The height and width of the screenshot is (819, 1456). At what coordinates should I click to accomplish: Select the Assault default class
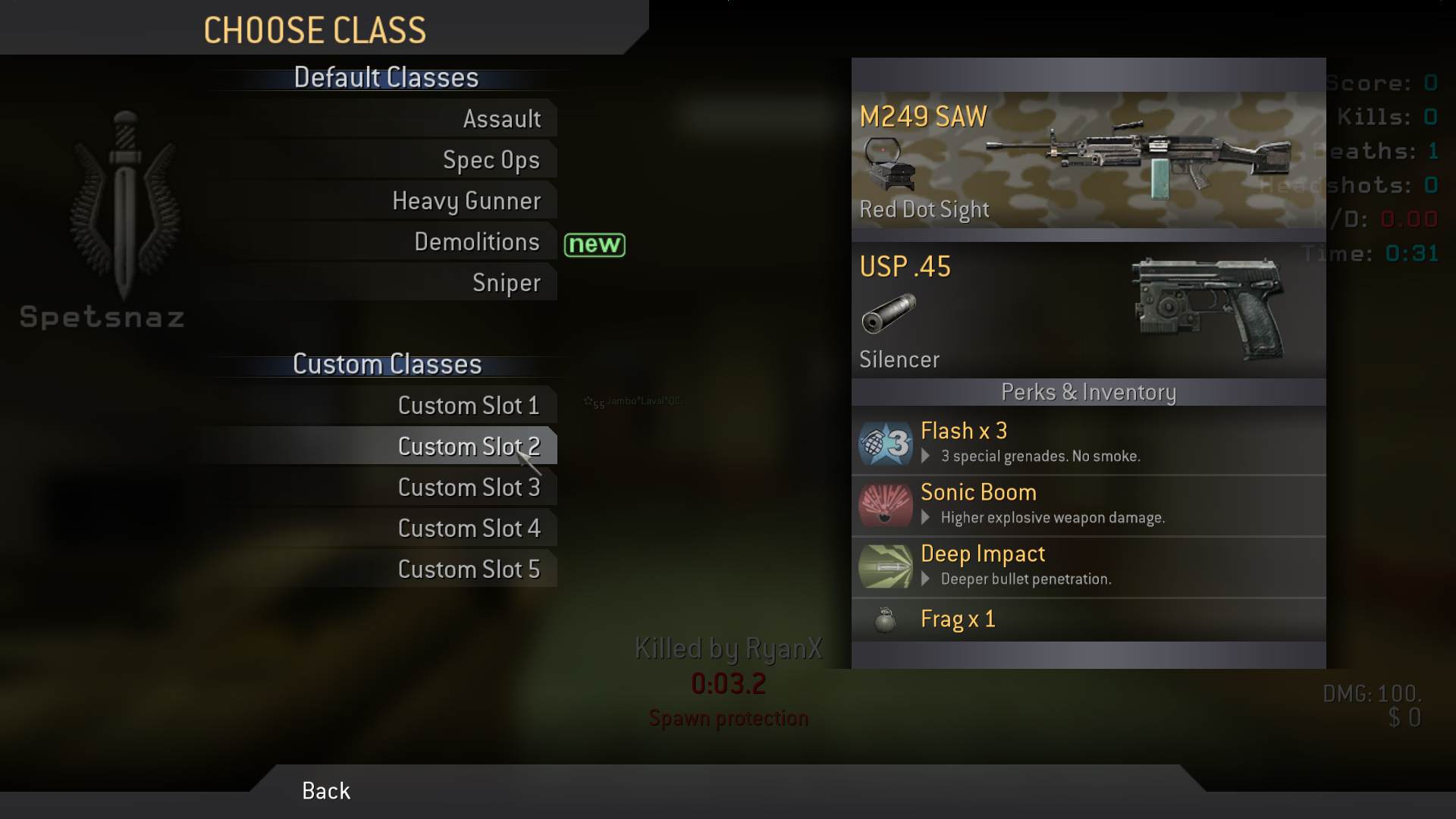tap(501, 119)
